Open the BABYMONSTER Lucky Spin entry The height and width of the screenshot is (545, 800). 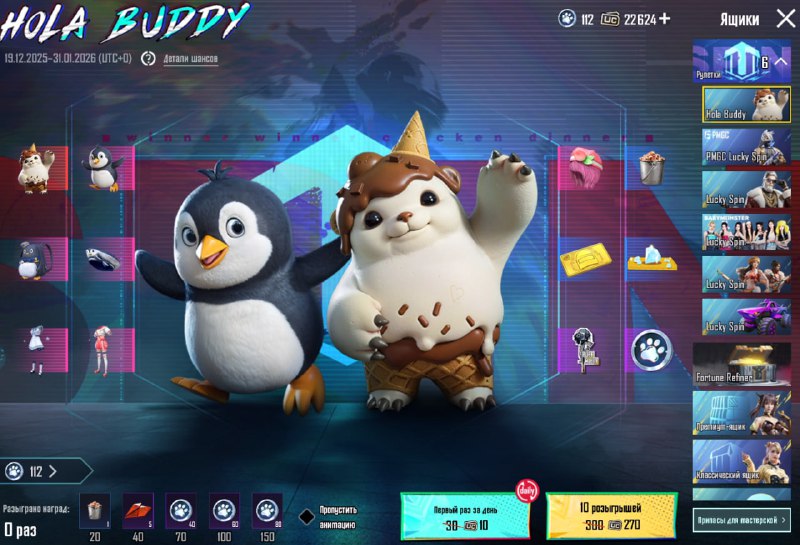[741, 232]
